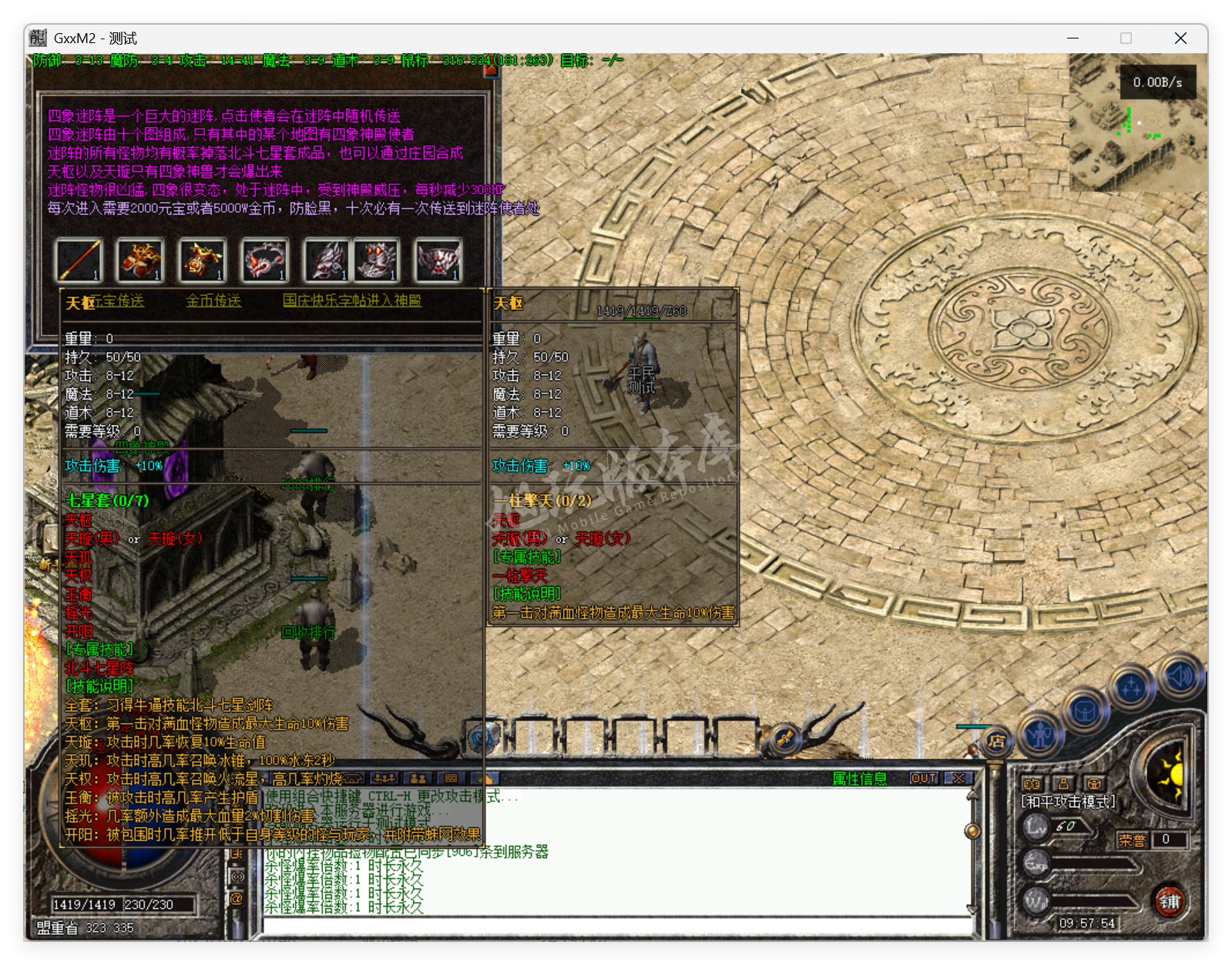Click the @ icon on the left chat column

(x=237, y=899)
